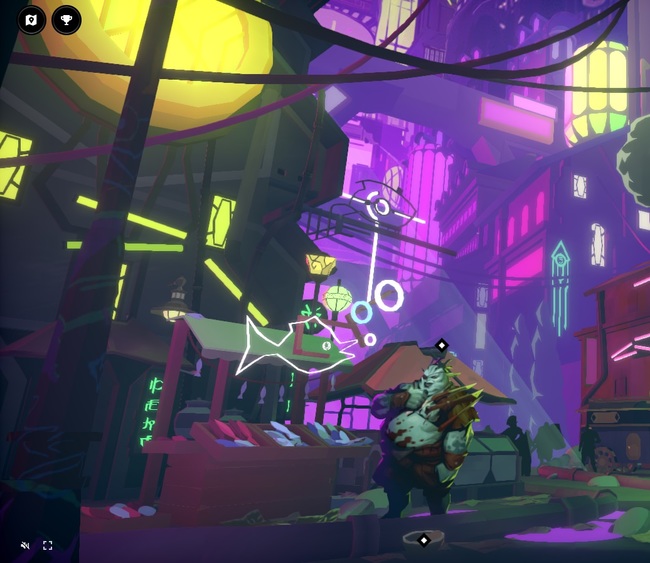This screenshot has width=650, height=563.
Task: Open the map with the pin icon
Action: [32, 19]
